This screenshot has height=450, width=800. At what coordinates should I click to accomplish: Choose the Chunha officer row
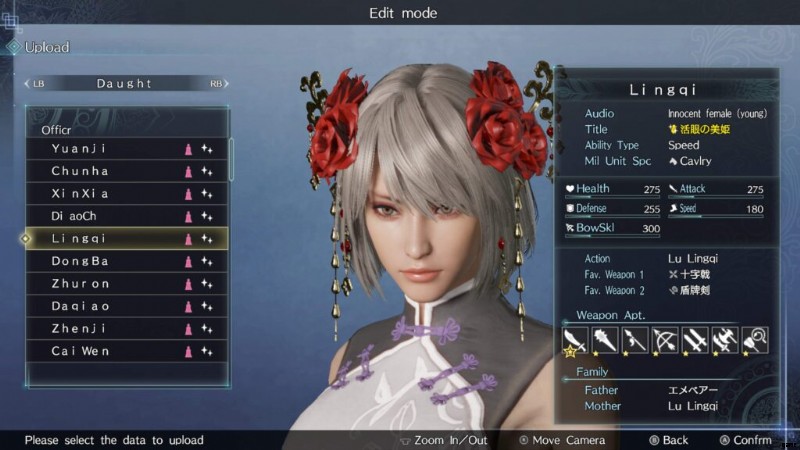click(127, 171)
